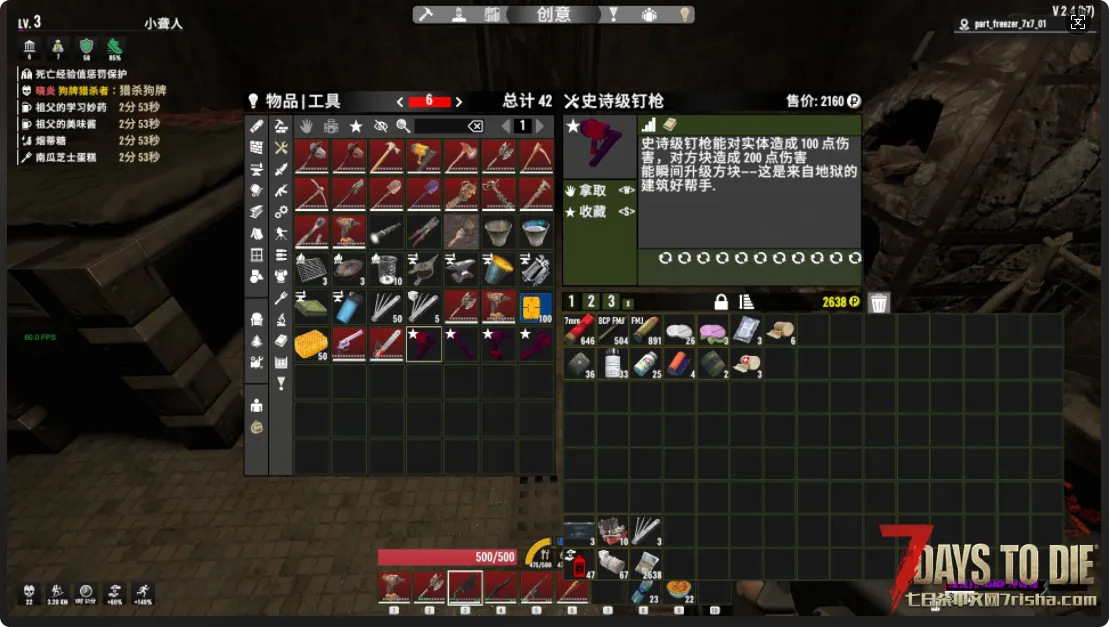Open the quests tab with exclamation mark
Viewport: 1109px width, 627px height.
pos(614,14)
